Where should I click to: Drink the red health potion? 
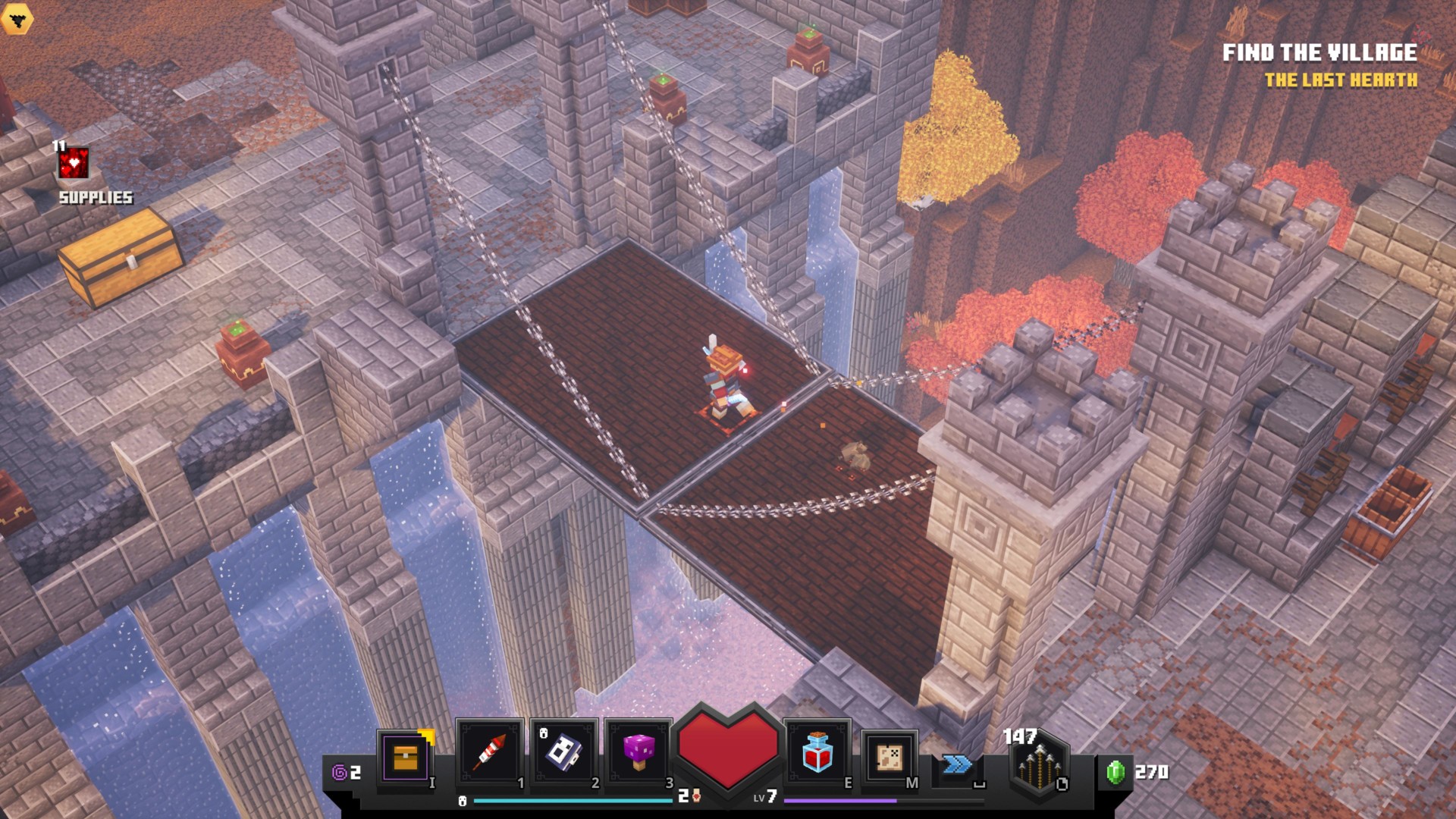tap(817, 753)
